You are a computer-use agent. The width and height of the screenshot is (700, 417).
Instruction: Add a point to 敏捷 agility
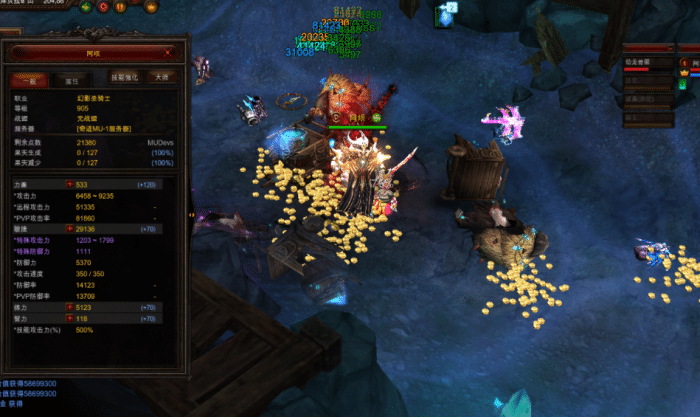69,227
